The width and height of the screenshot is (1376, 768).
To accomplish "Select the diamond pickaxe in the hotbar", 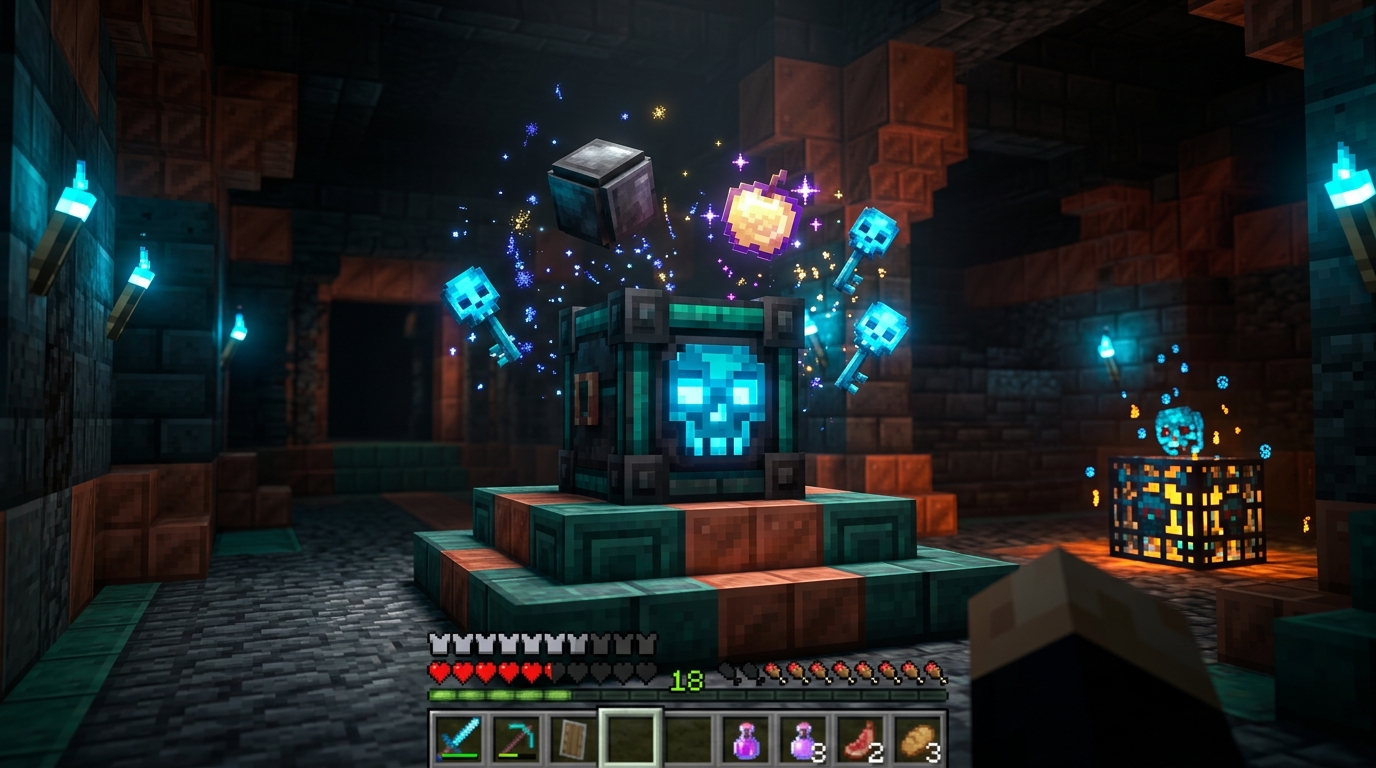I will point(515,740).
